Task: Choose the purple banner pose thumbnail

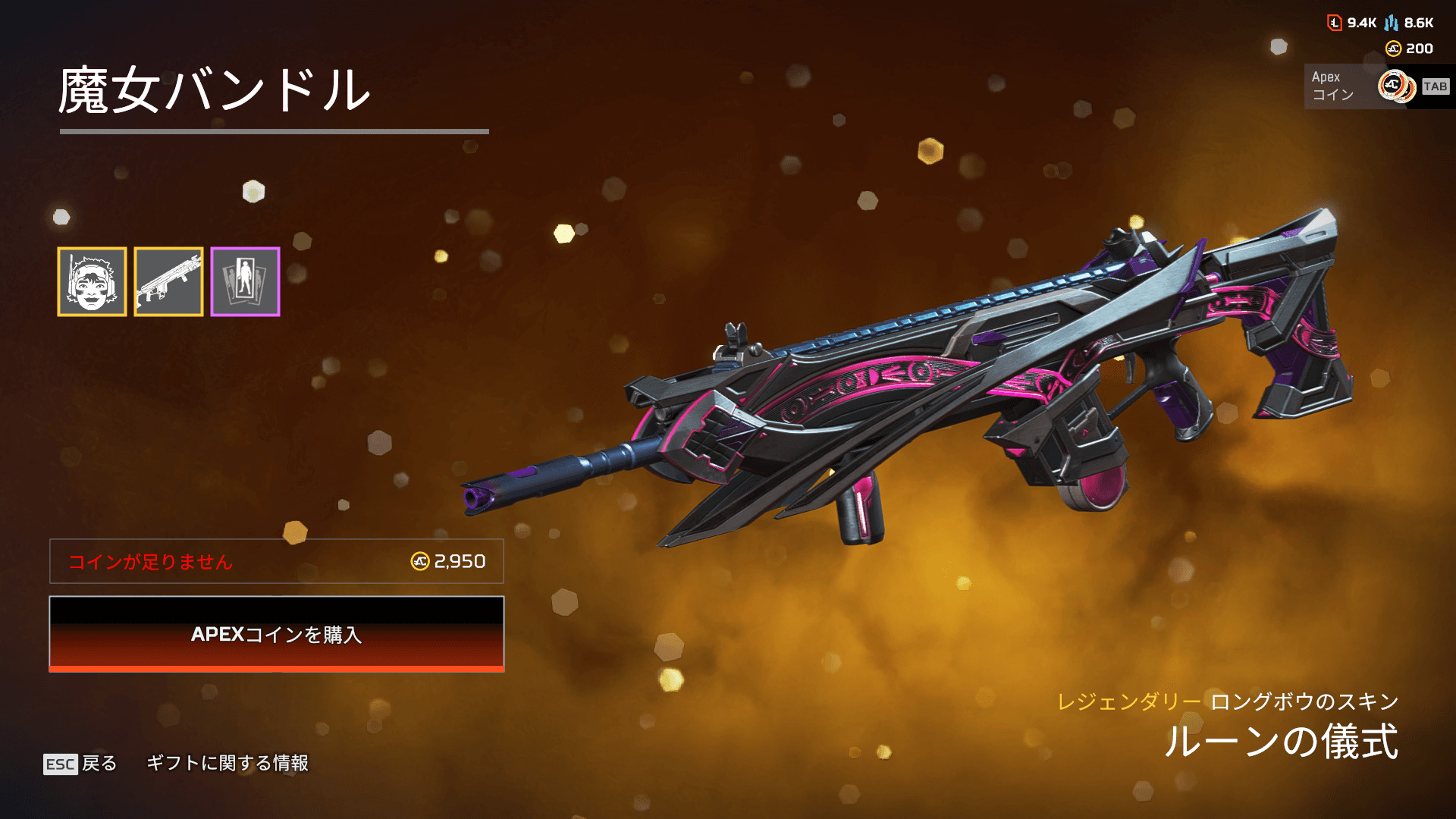Action: [245, 281]
